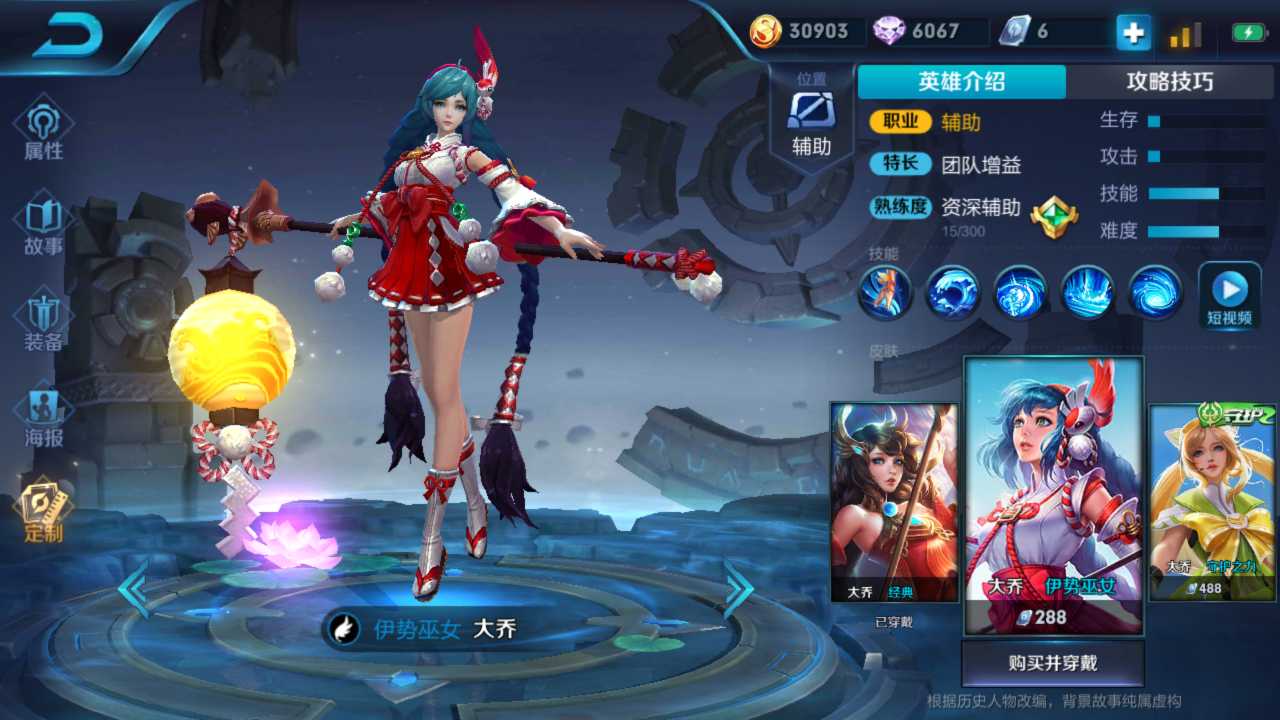Select the 大乔 经典 classic skin card
This screenshot has width=1280, height=720.
894,502
